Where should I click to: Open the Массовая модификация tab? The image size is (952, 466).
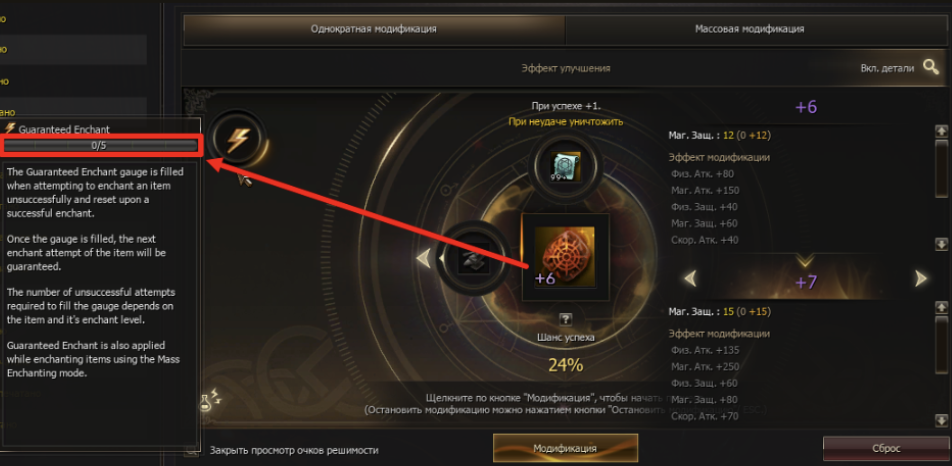click(749, 29)
